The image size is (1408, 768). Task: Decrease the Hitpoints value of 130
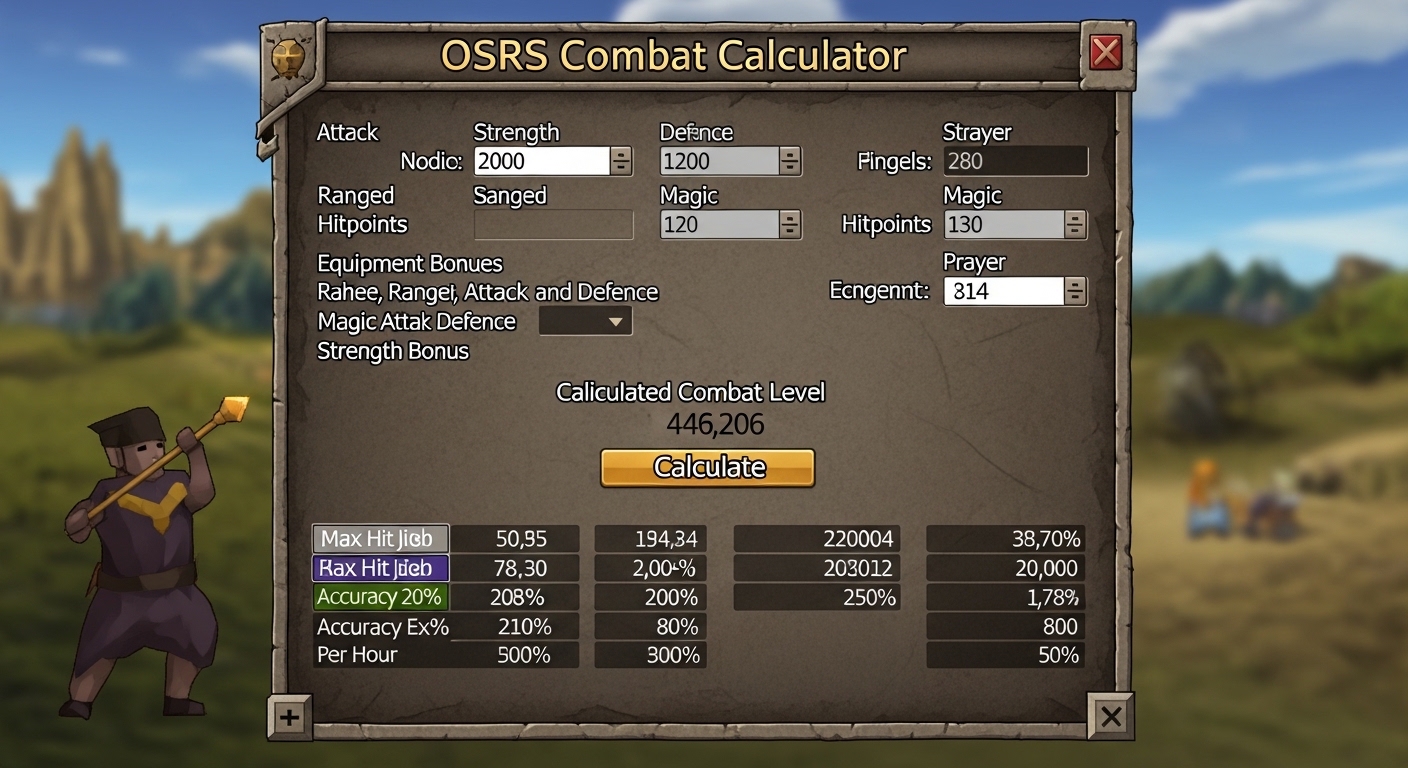[x=1077, y=231]
